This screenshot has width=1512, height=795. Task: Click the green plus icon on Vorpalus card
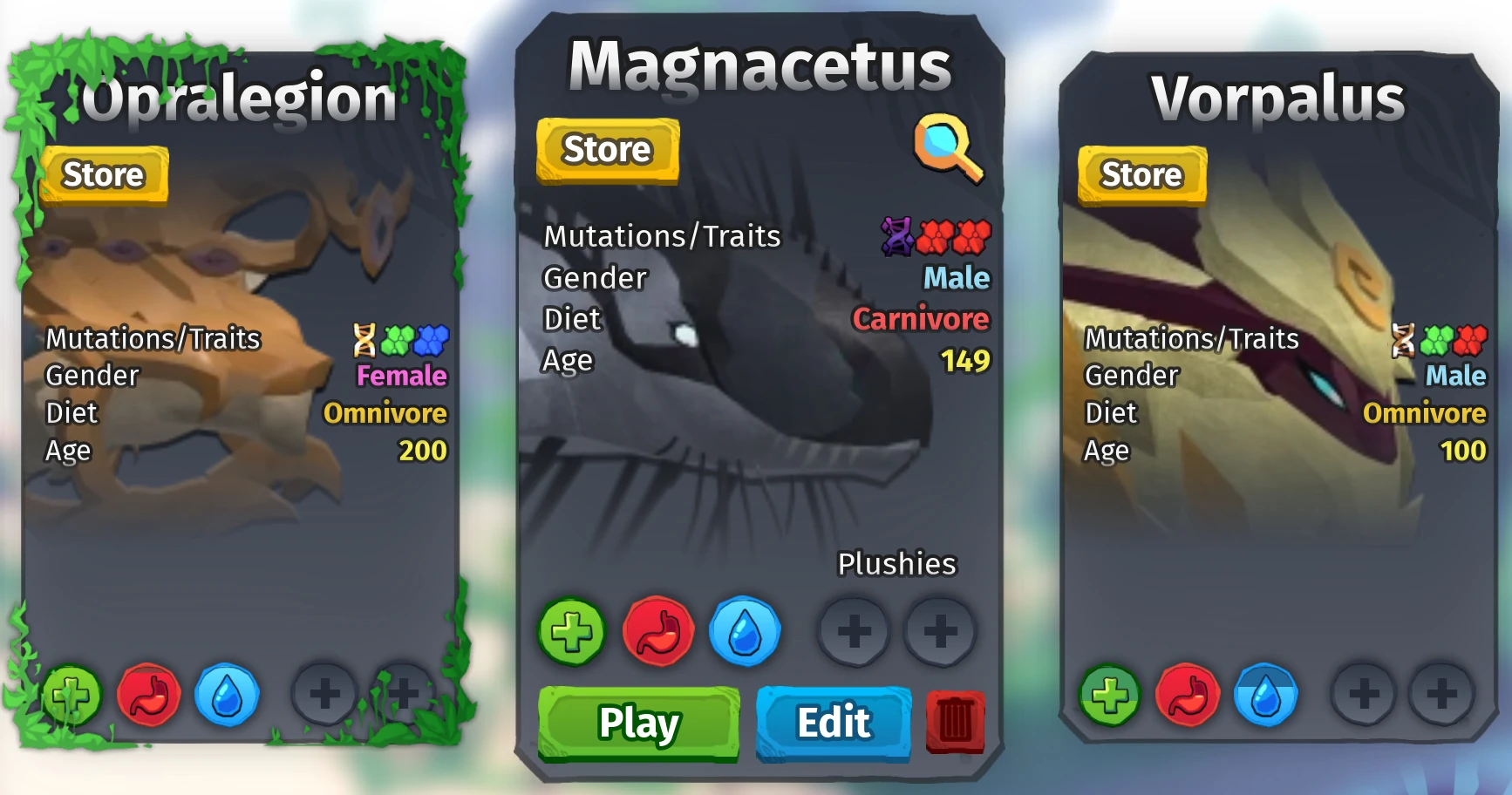click(x=1109, y=696)
